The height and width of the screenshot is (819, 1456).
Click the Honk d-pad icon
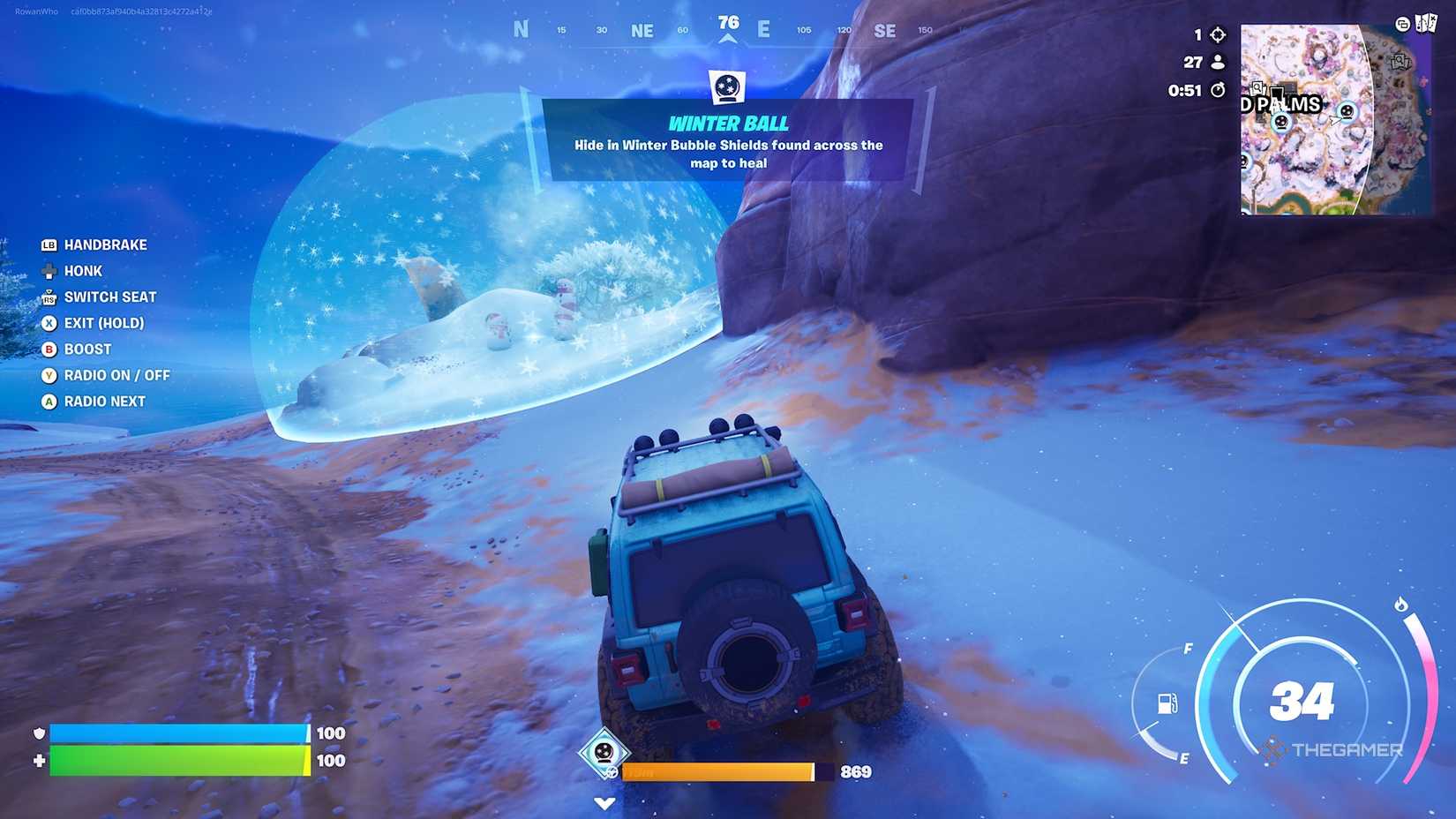[x=49, y=271]
